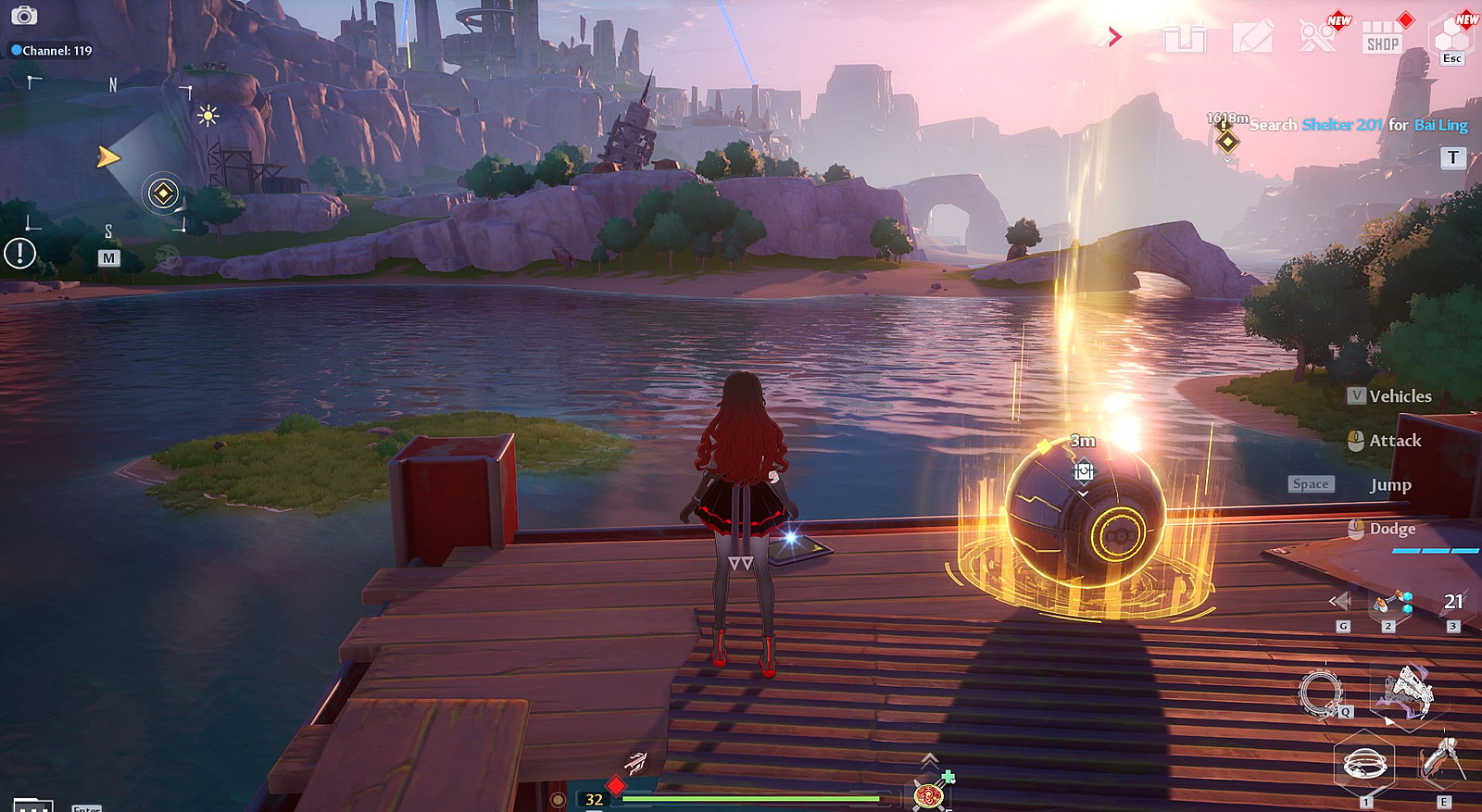
Task: Track the Search Shelter 201 quest
Action: click(x=1358, y=125)
